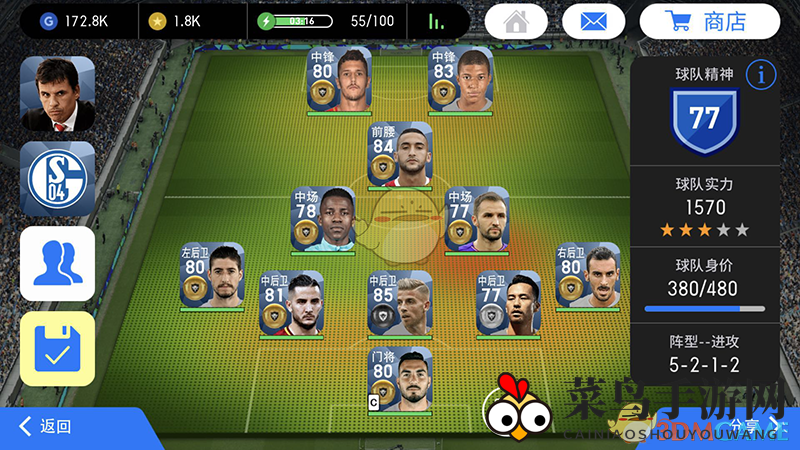Go to the home screen
800x450 pixels.
pos(516,21)
